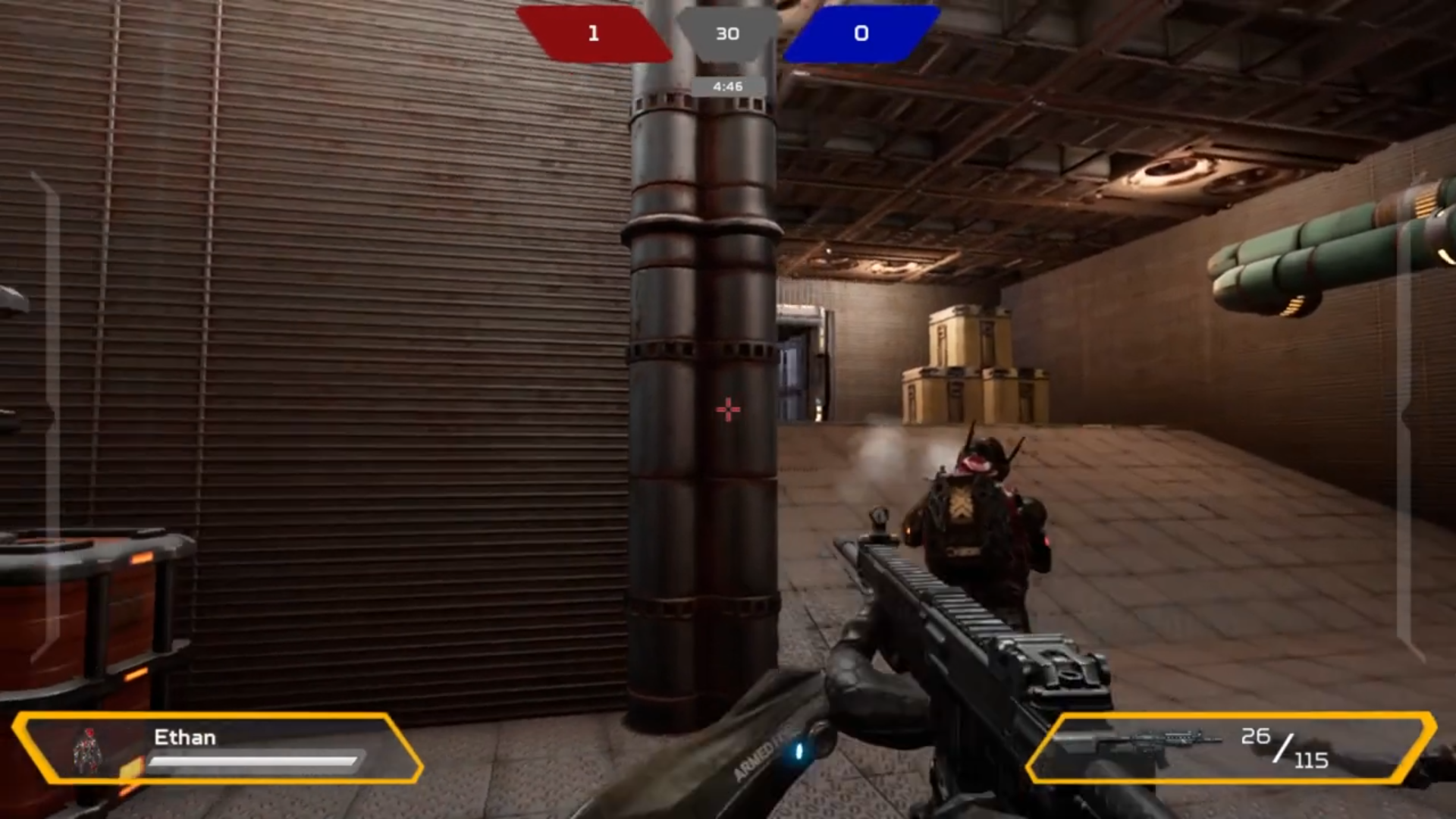1456x819 pixels.
Task: Click the match timer showing 4:46
Action: click(727, 86)
